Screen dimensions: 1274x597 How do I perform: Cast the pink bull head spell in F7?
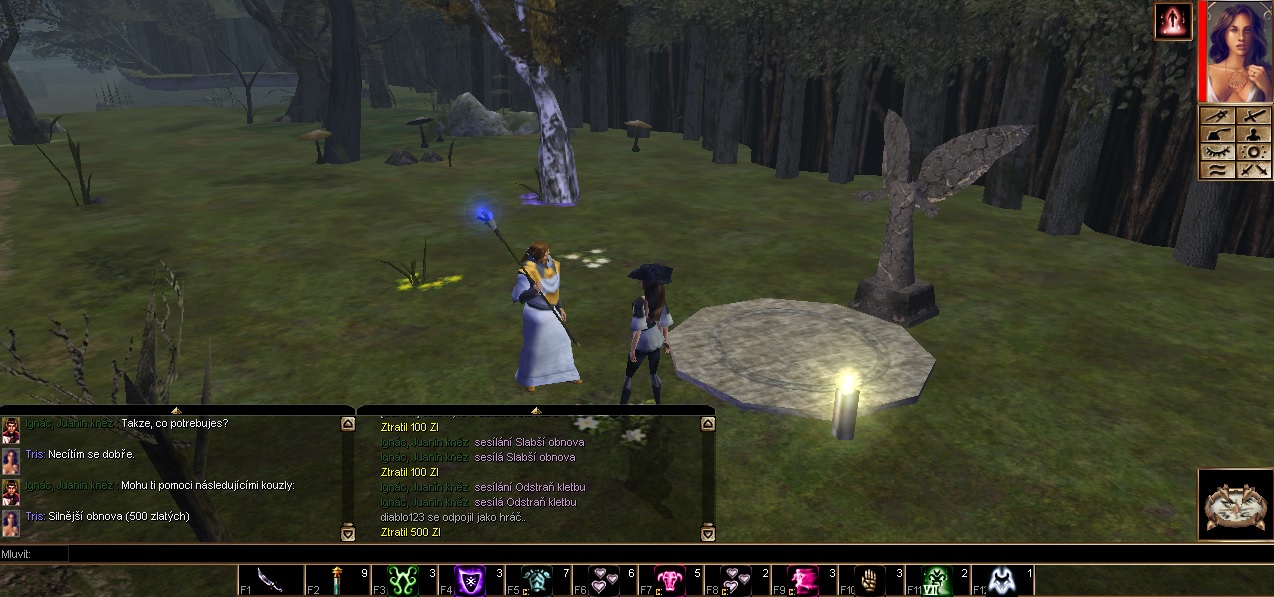coord(670,580)
